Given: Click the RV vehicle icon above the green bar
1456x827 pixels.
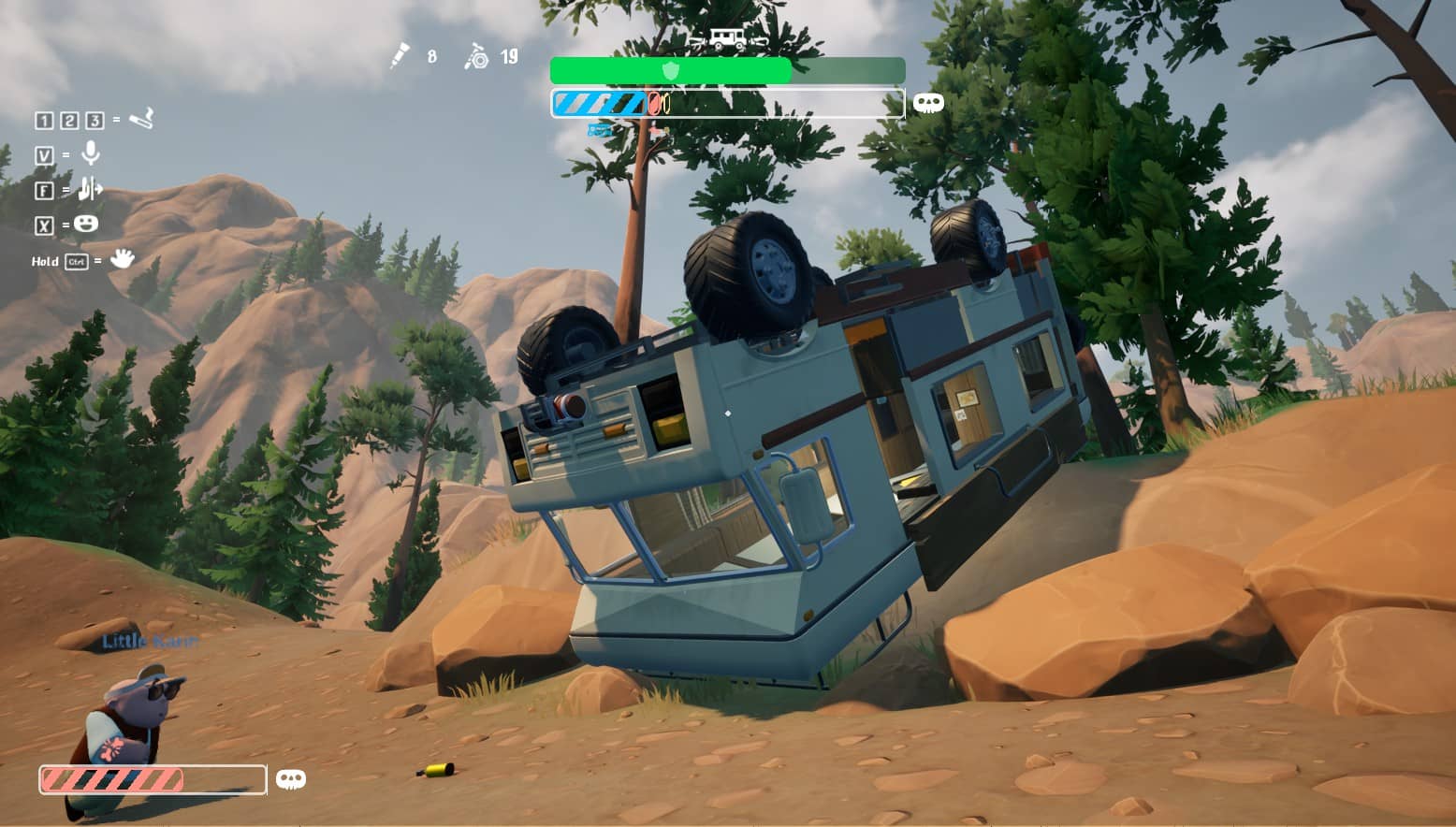Looking at the screenshot, I should pyautogui.click(x=727, y=40).
